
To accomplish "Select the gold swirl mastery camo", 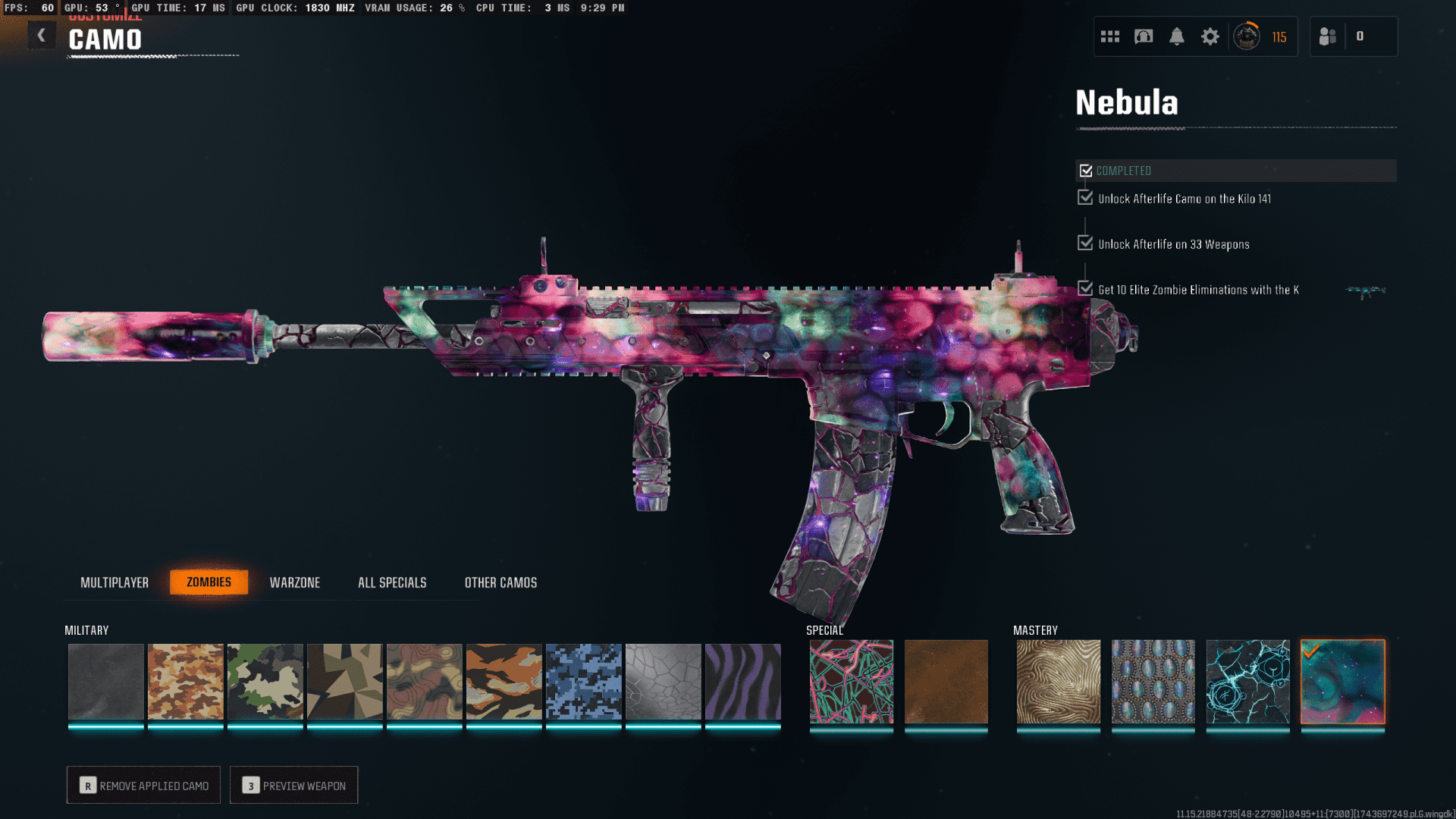I will (x=1058, y=681).
